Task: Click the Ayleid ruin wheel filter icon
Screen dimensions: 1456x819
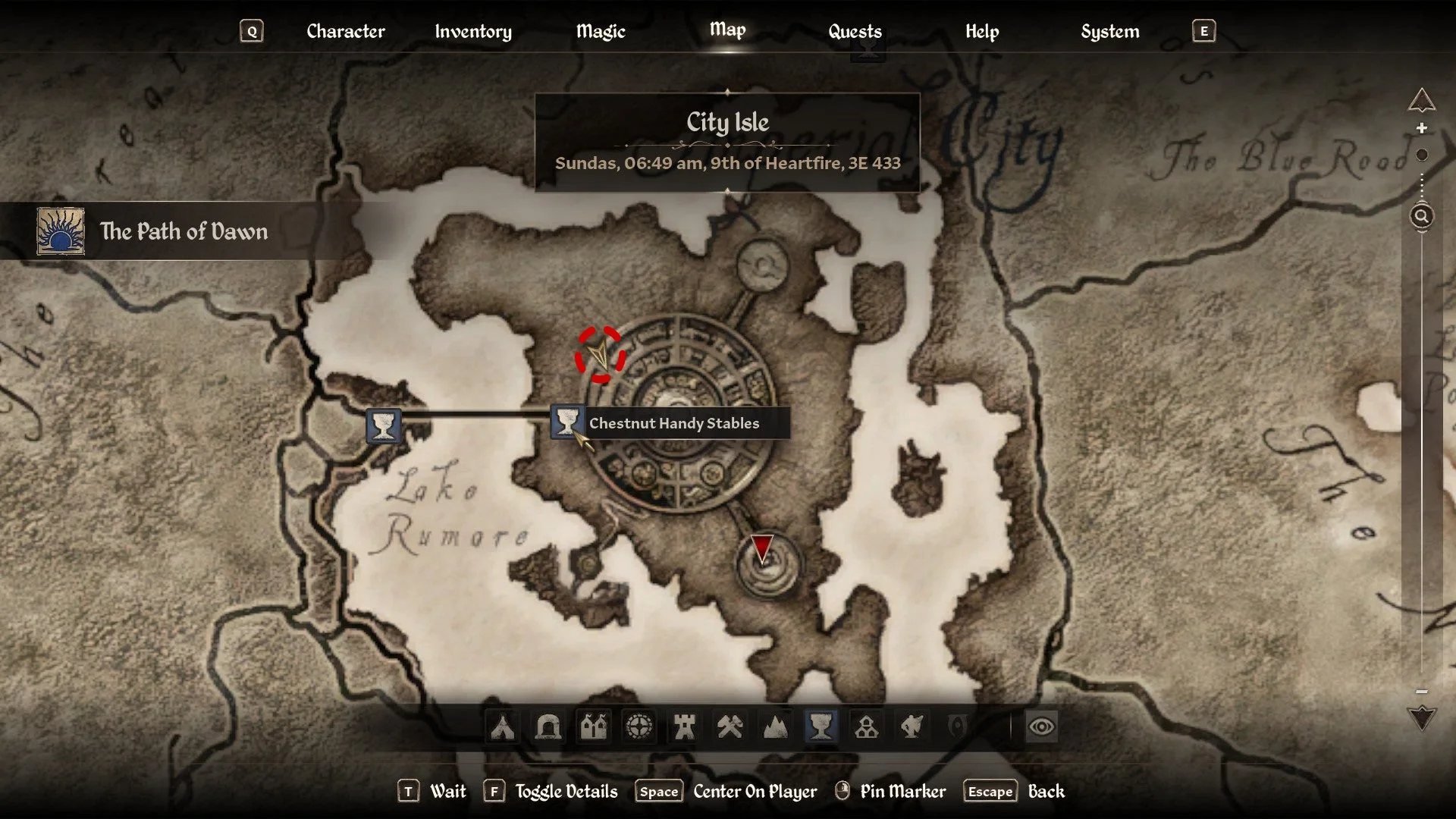Action: click(x=640, y=726)
